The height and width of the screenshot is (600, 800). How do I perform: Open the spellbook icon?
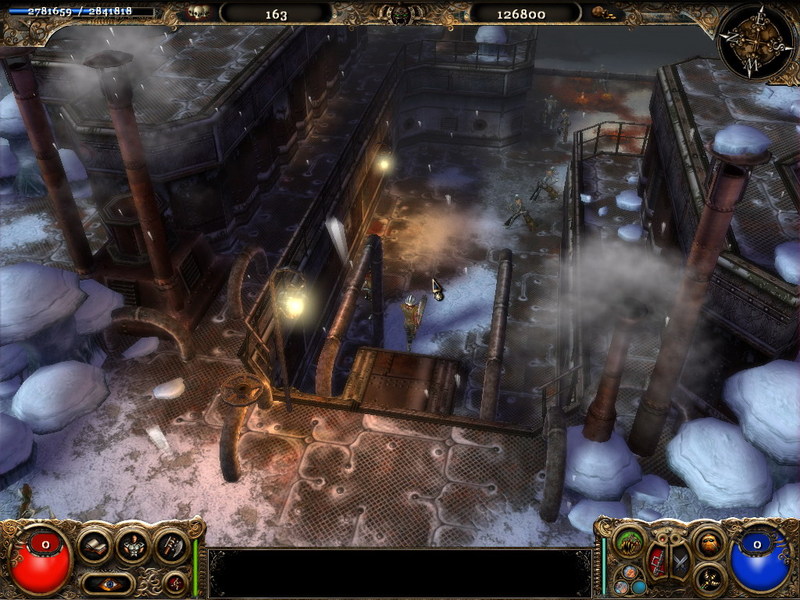pos(96,546)
